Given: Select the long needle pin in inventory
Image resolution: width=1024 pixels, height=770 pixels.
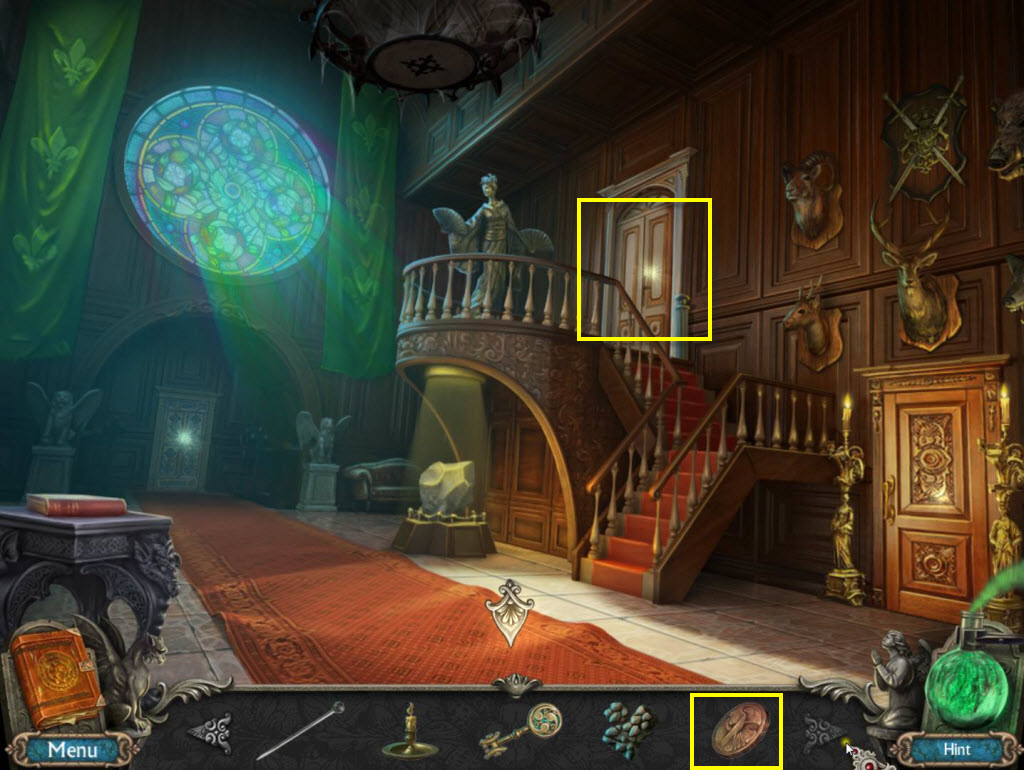Looking at the screenshot, I should point(299,732).
